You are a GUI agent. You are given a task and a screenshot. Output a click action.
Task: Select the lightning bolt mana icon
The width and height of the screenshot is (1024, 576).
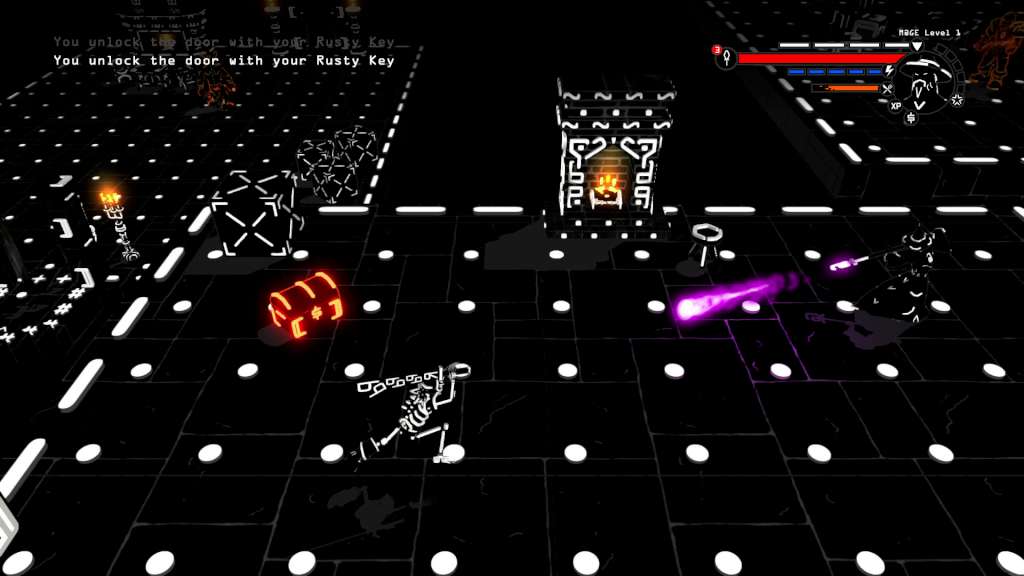pyautogui.click(x=889, y=72)
